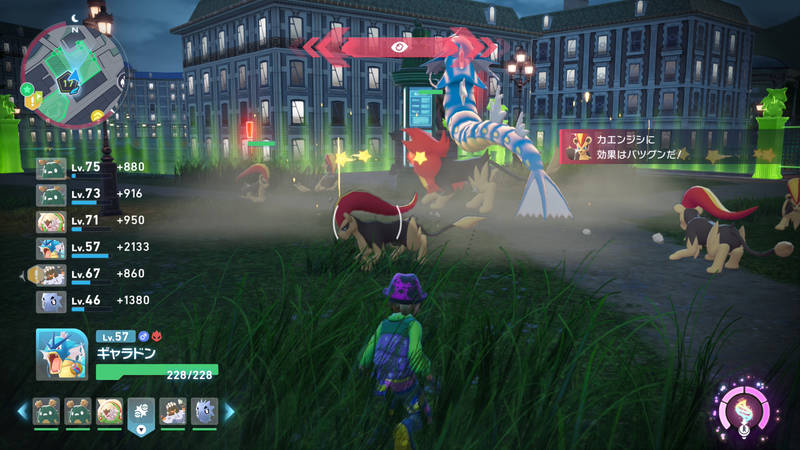The width and height of the screenshot is (800, 450).
Task: Choose the last blue Pokémon slot in party bar
Action: tap(203, 411)
